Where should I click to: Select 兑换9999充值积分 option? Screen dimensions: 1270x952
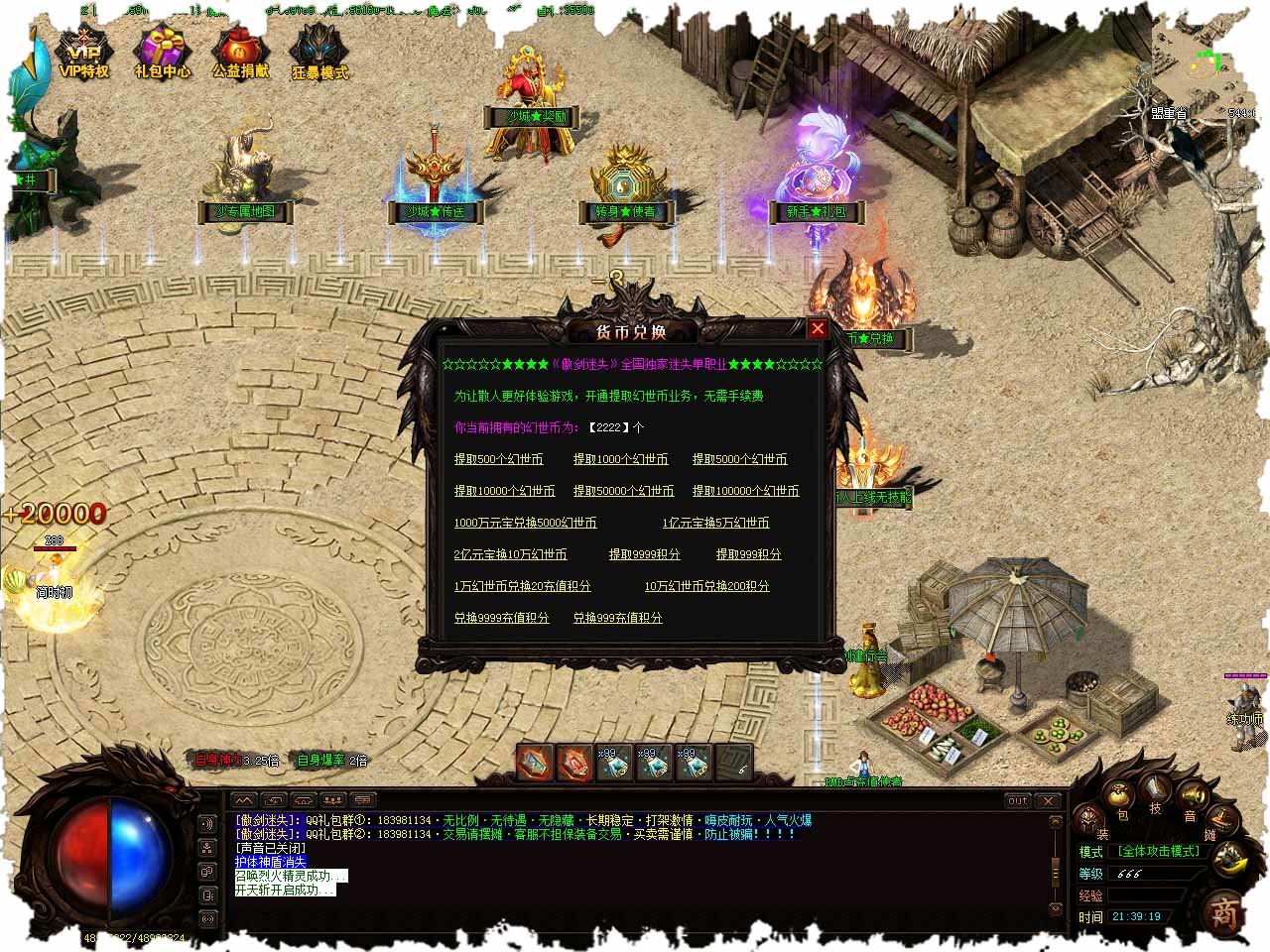click(501, 618)
